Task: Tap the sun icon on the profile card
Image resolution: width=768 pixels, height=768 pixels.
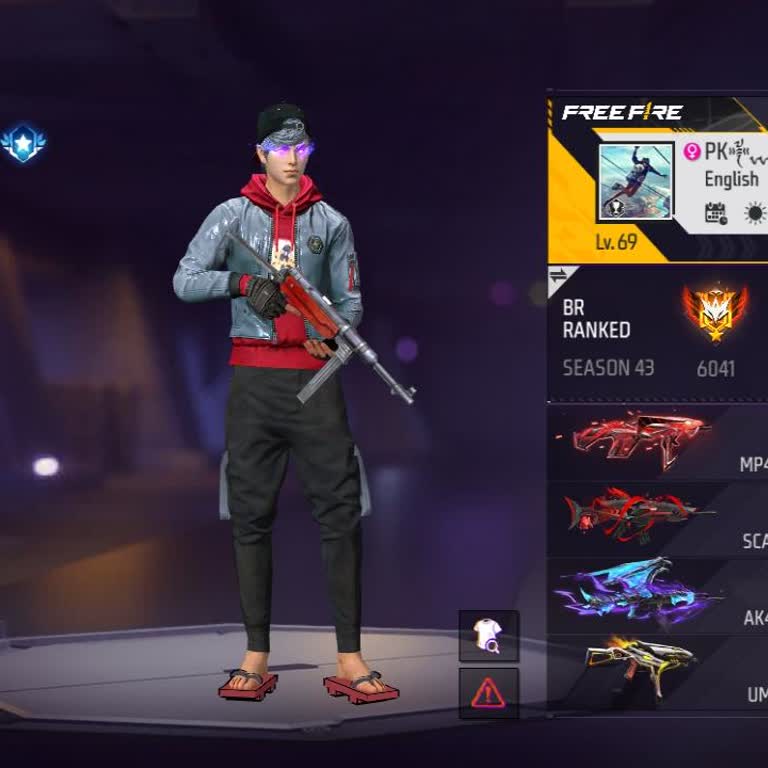Action: pos(755,213)
